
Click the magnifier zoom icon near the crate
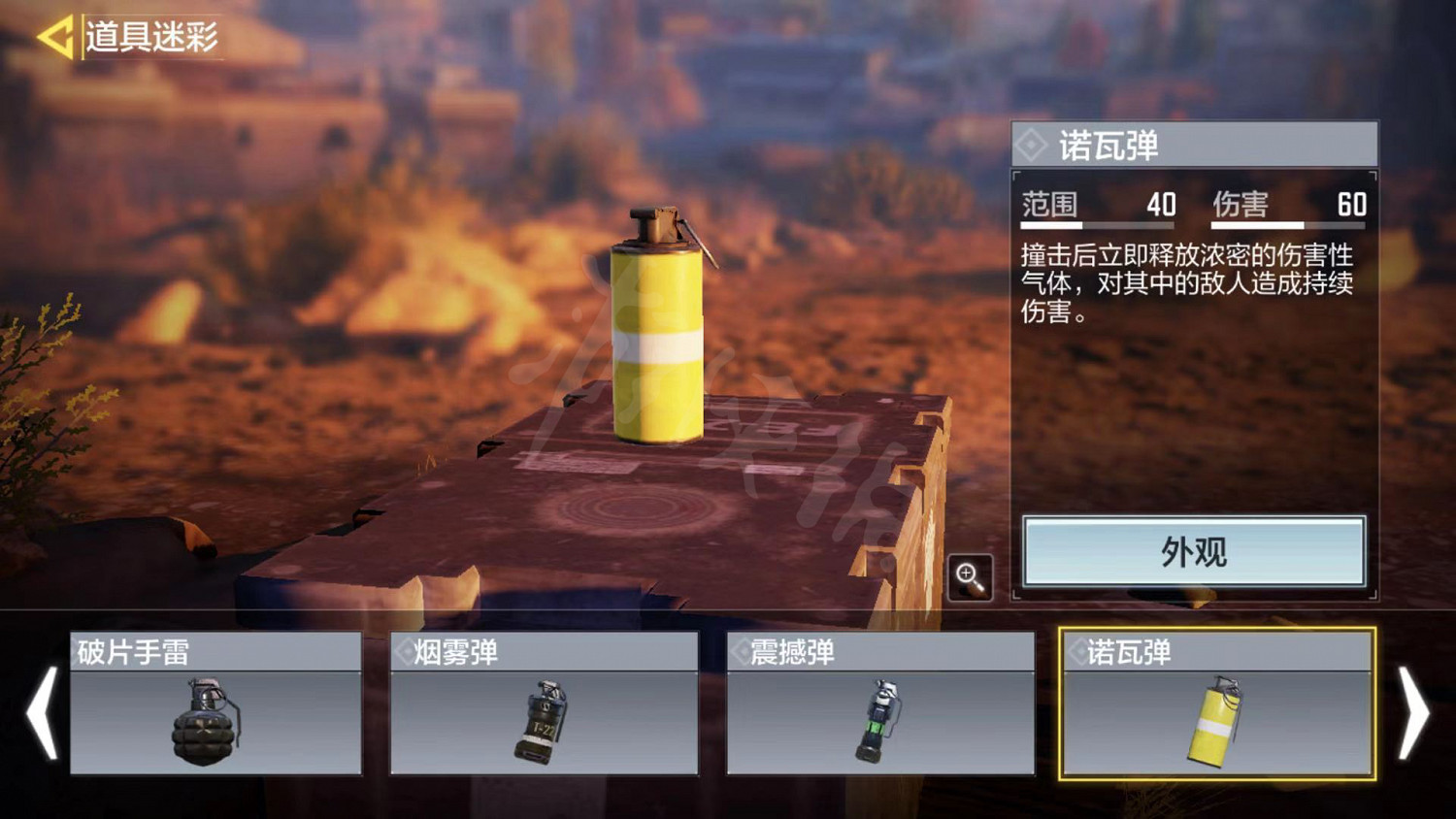[968, 575]
